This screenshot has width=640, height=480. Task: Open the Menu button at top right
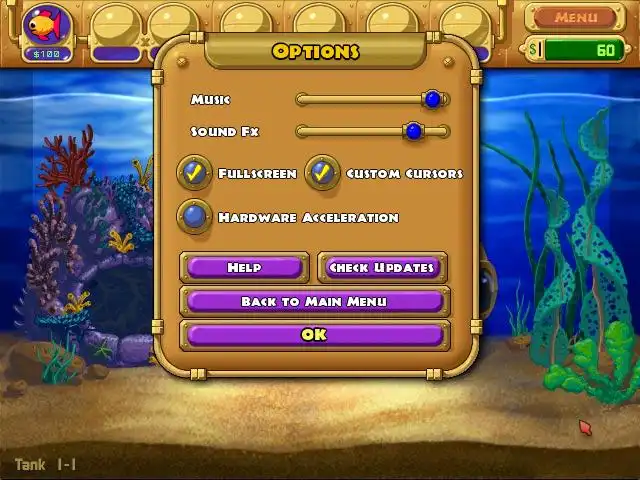[x=576, y=17]
